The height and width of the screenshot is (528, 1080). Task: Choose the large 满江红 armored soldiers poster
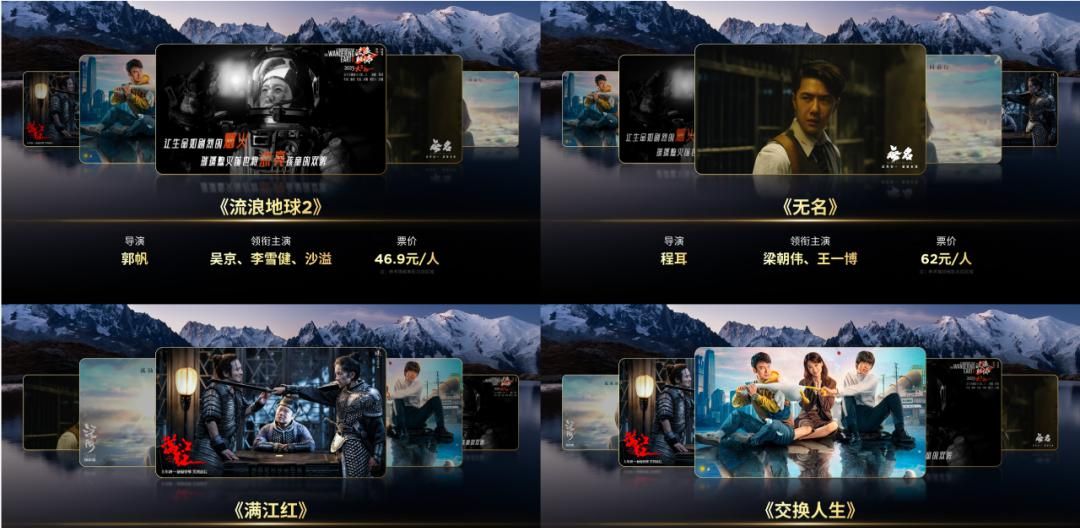pyautogui.click(x=270, y=412)
